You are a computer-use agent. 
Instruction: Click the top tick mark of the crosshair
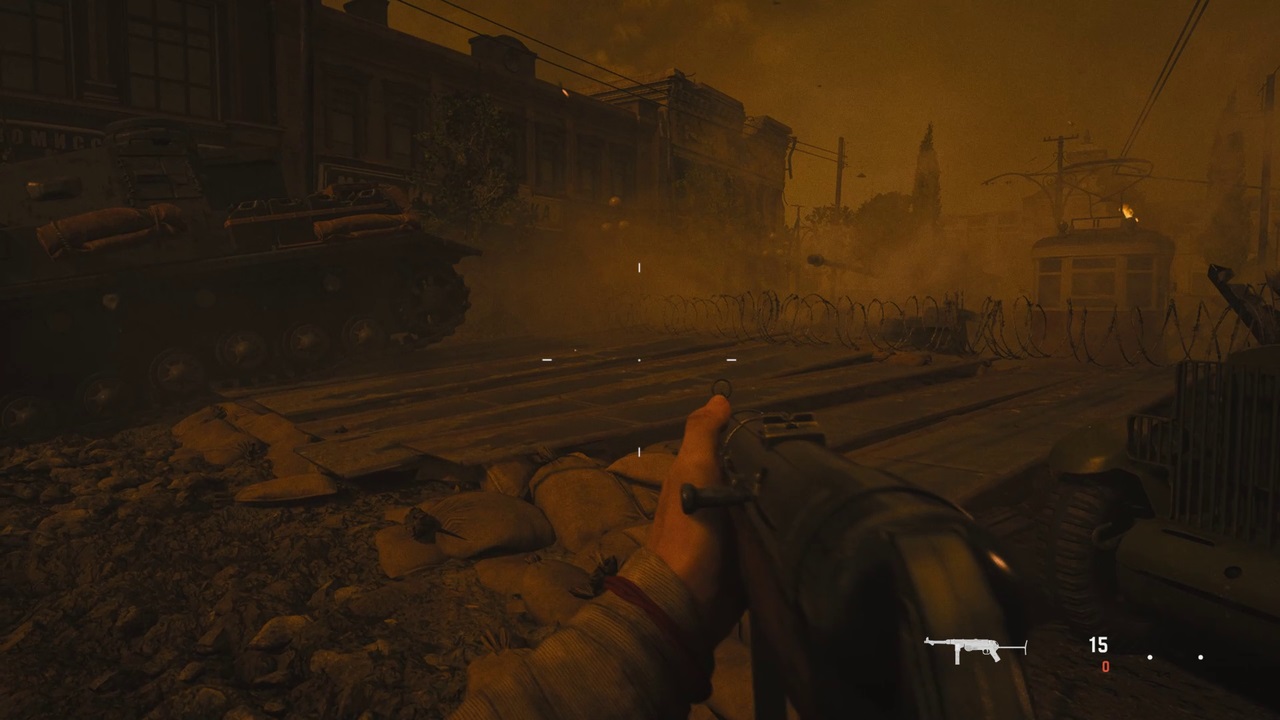coord(639,267)
